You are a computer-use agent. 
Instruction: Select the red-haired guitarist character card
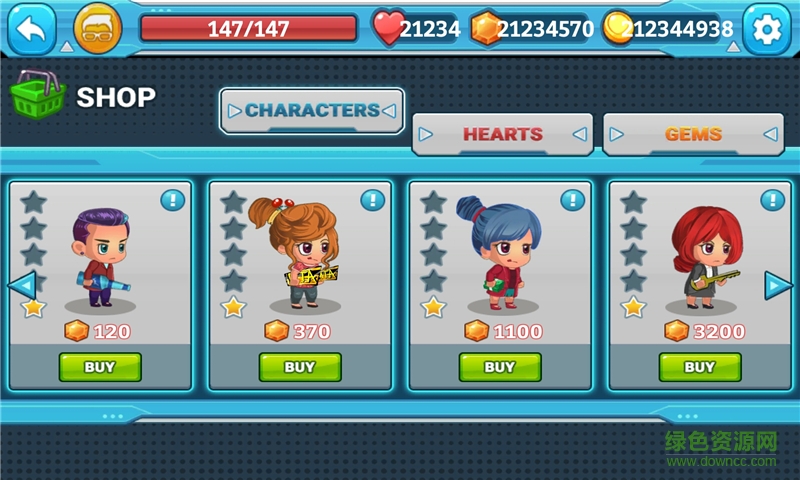point(698,260)
